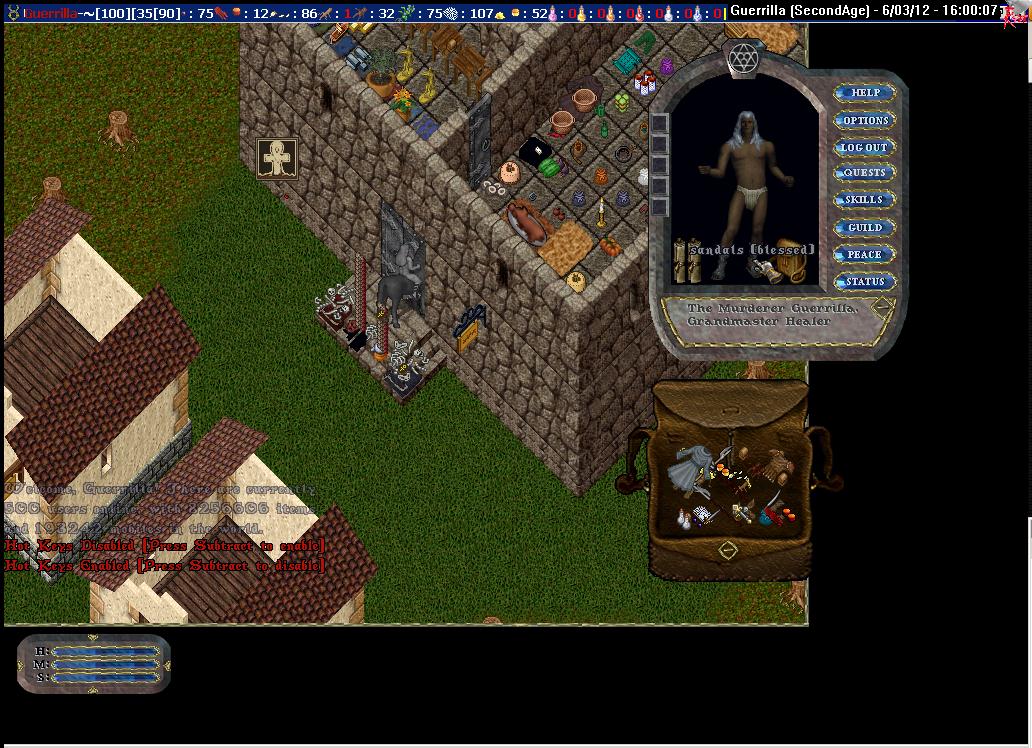Click the paired scrolls icon on the paperdoll
Viewport: 1032px width, 748px height.
[688, 262]
